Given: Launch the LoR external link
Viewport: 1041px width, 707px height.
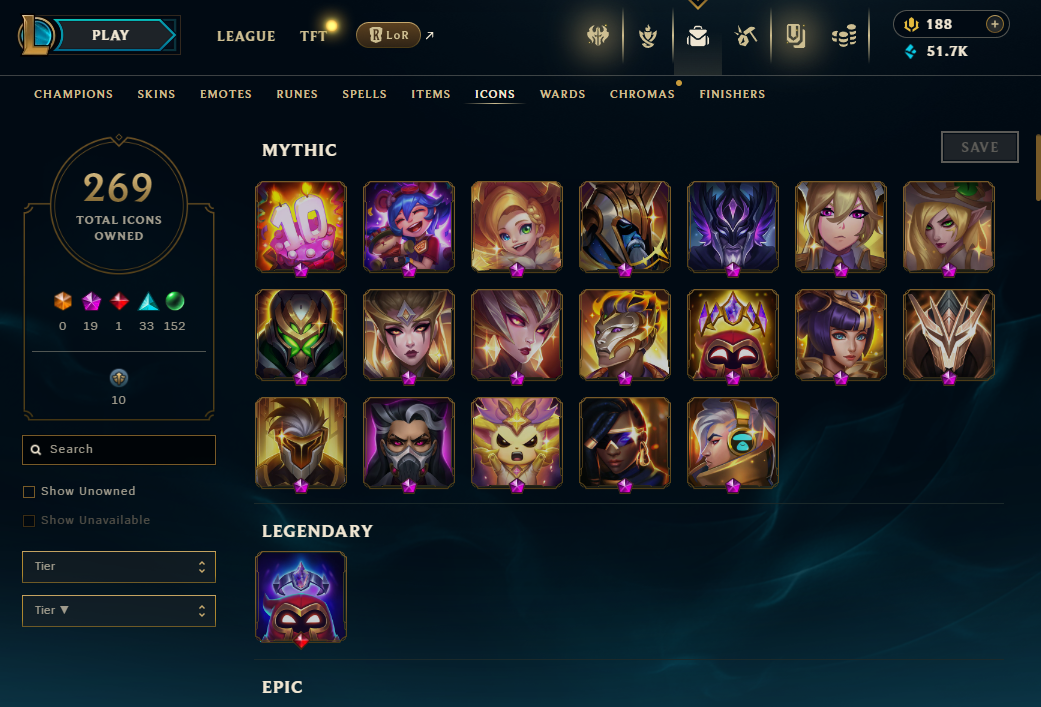Looking at the screenshot, I should (x=389, y=36).
